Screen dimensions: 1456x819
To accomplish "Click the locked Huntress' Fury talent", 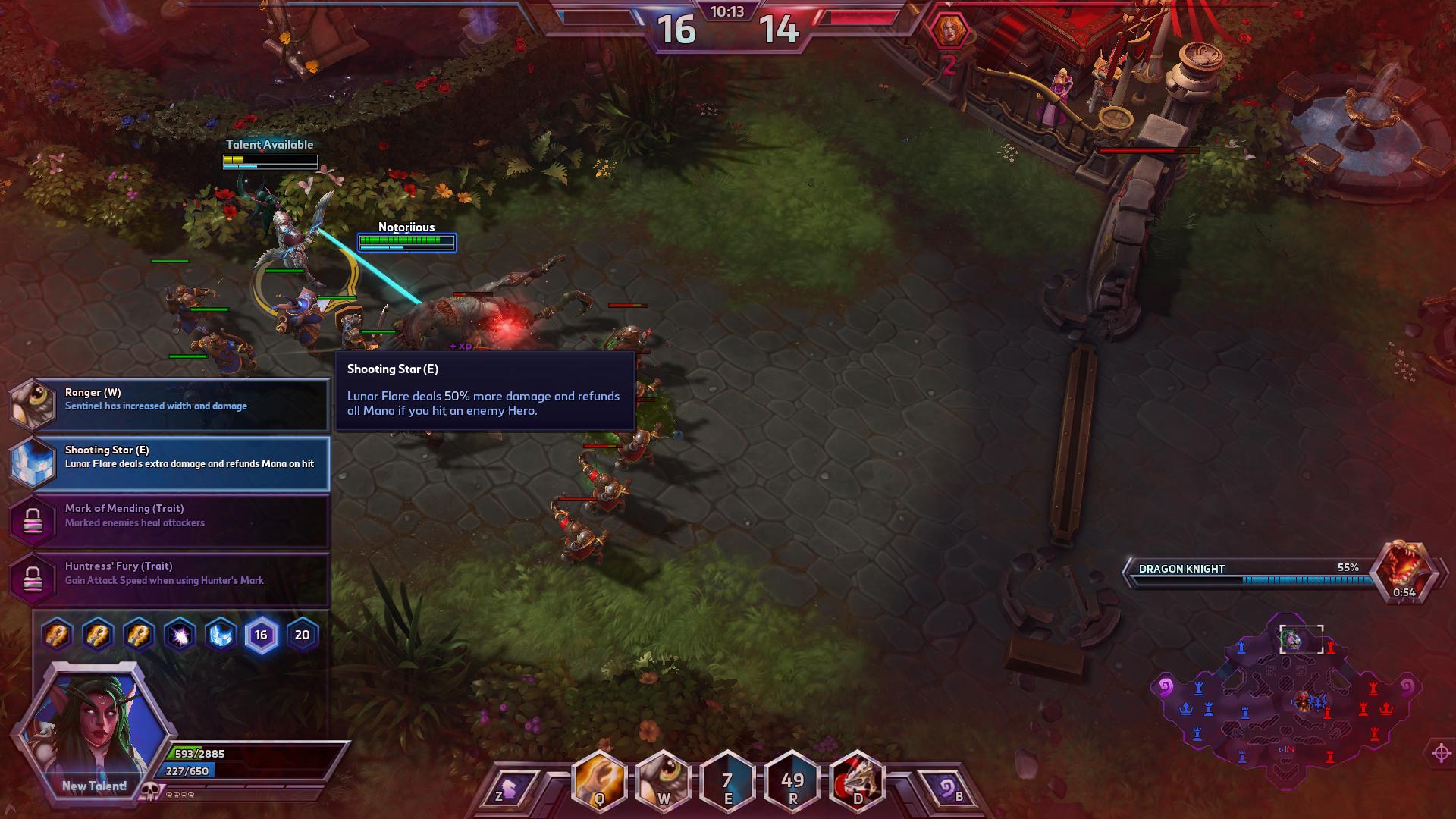I will coord(168,579).
